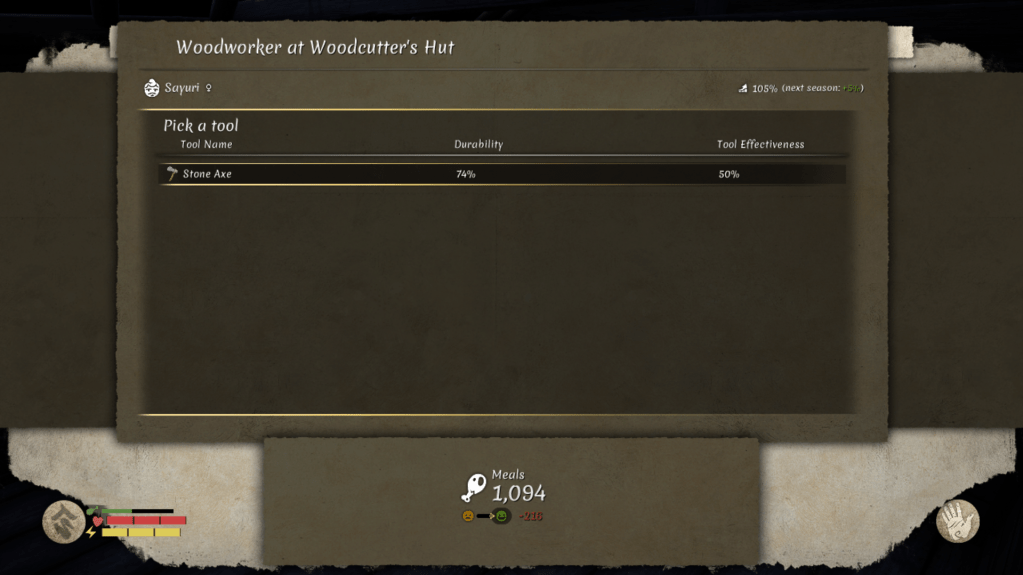
Task: Click the round hammer emblem icon
Action: (x=63, y=521)
